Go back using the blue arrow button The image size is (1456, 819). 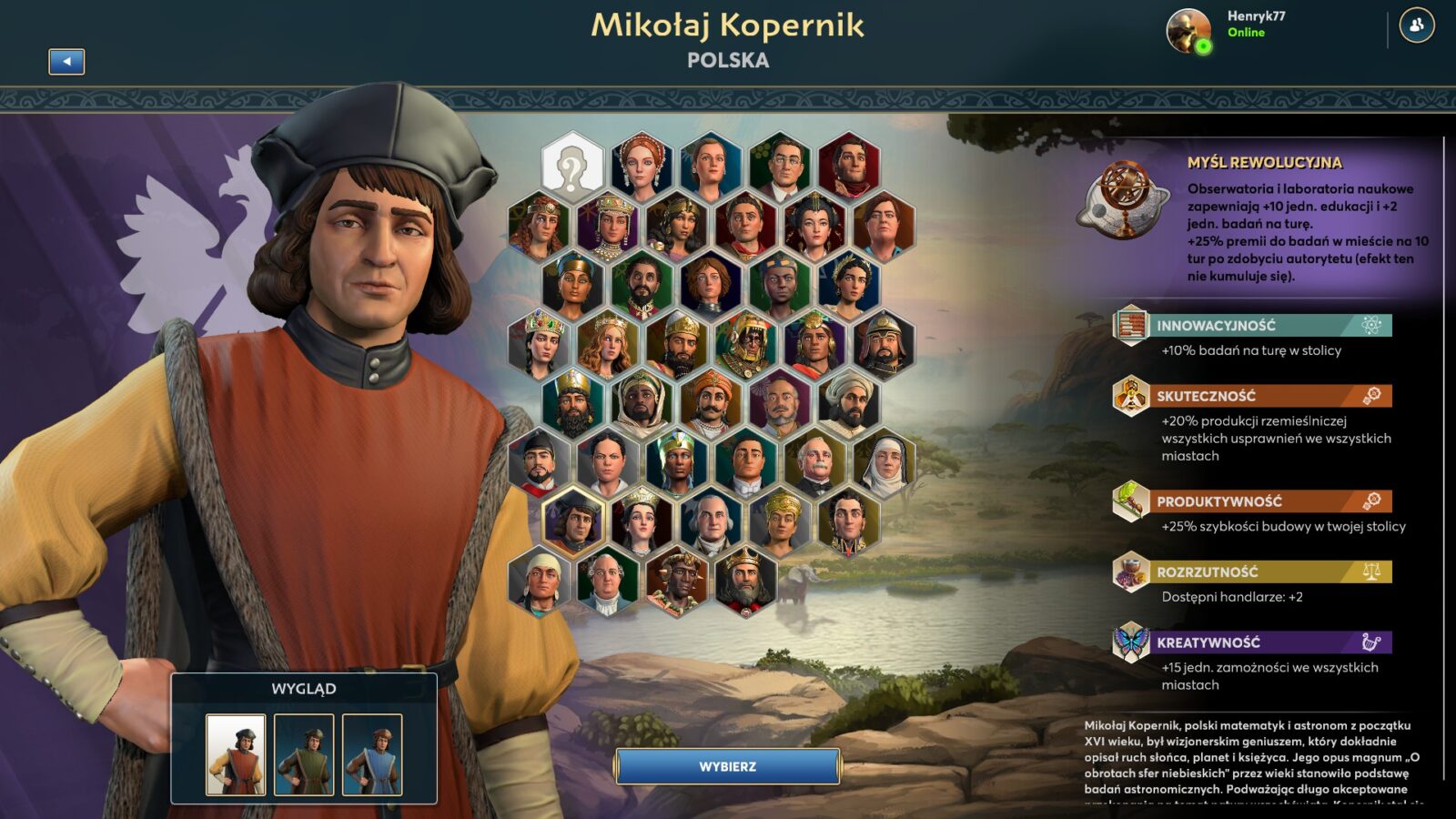coord(66,61)
